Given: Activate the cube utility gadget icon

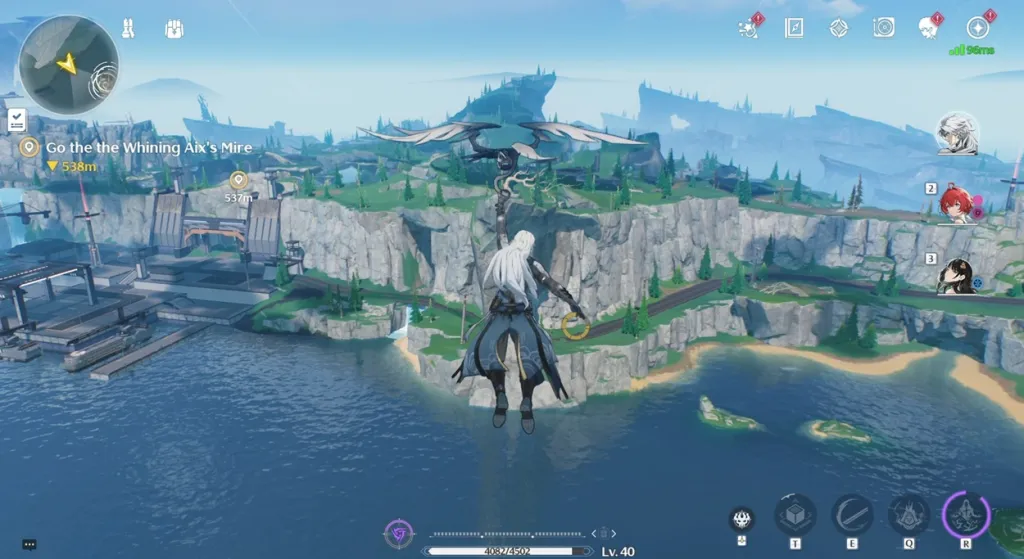Looking at the screenshot, I should [795, 514].
